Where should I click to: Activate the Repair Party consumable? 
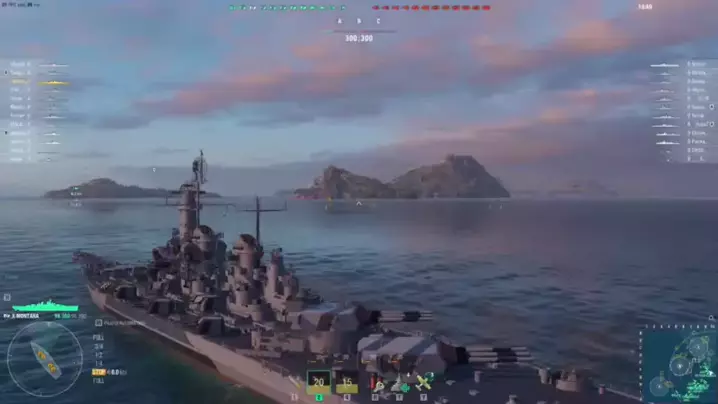tap(399, 382)
